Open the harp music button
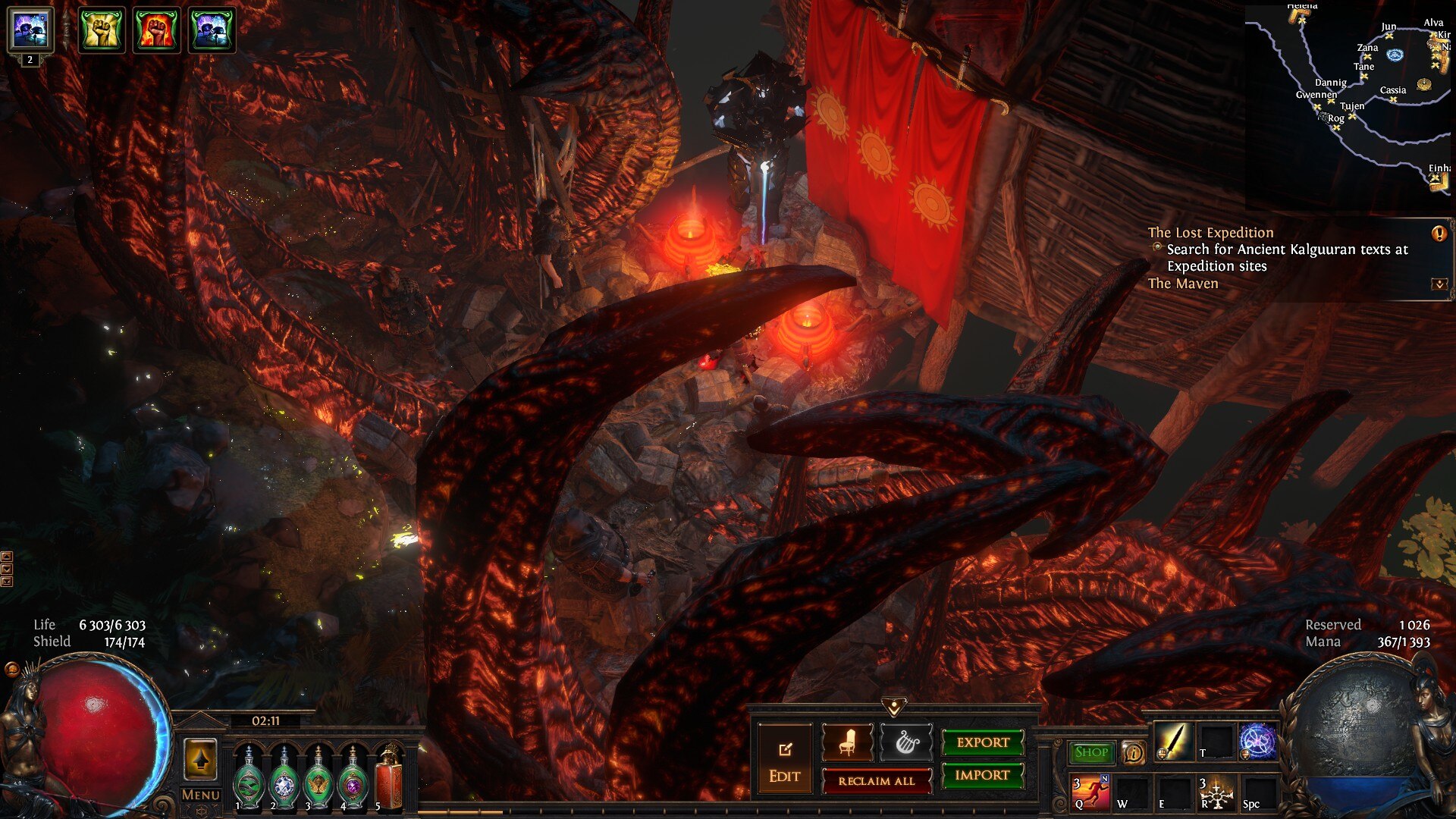Image resolution: width=1456 pixels, height=819 pixels. pyautogui.click(x=906, y=743)
